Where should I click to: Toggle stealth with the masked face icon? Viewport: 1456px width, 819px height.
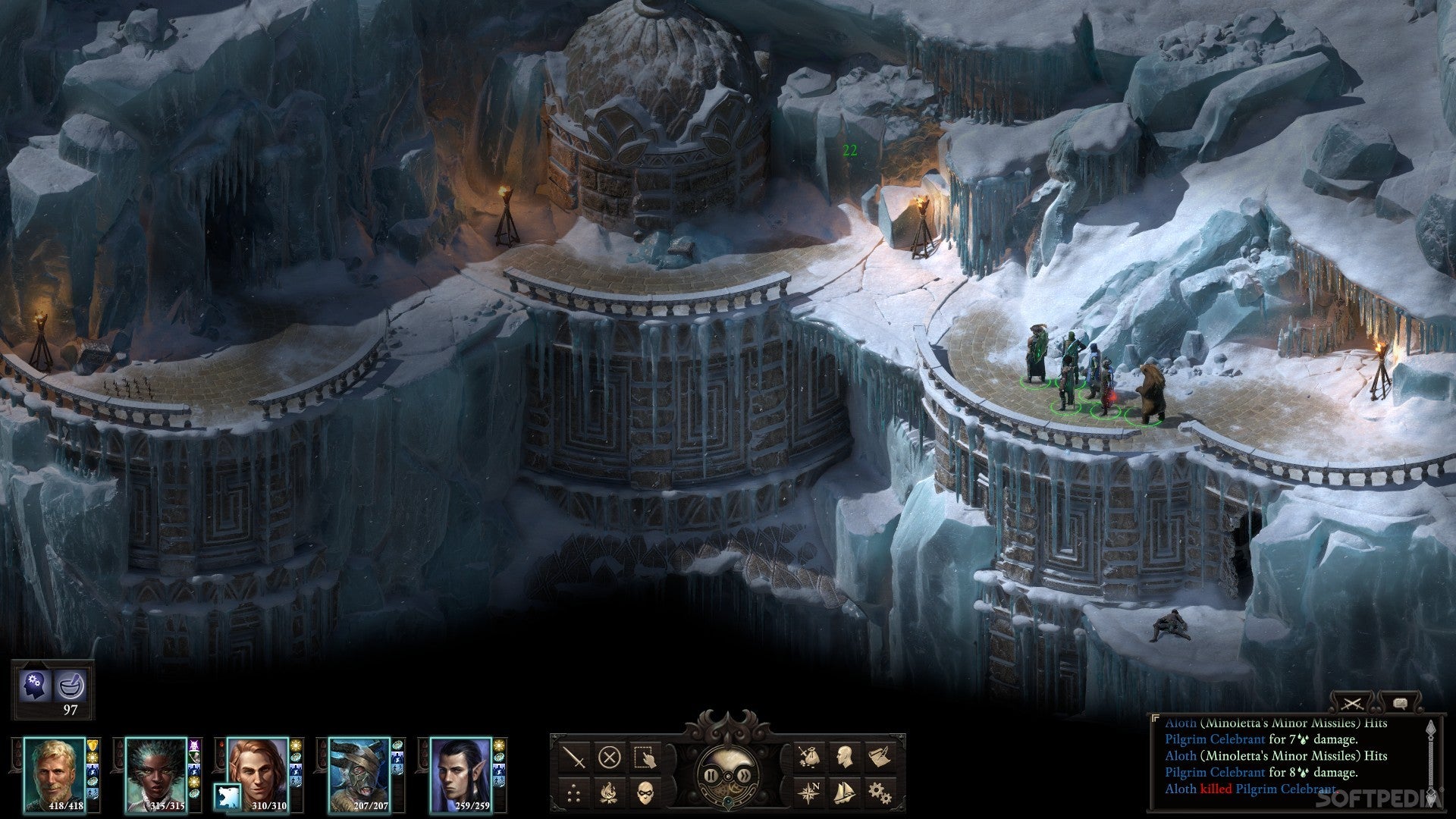click(645, 793)
